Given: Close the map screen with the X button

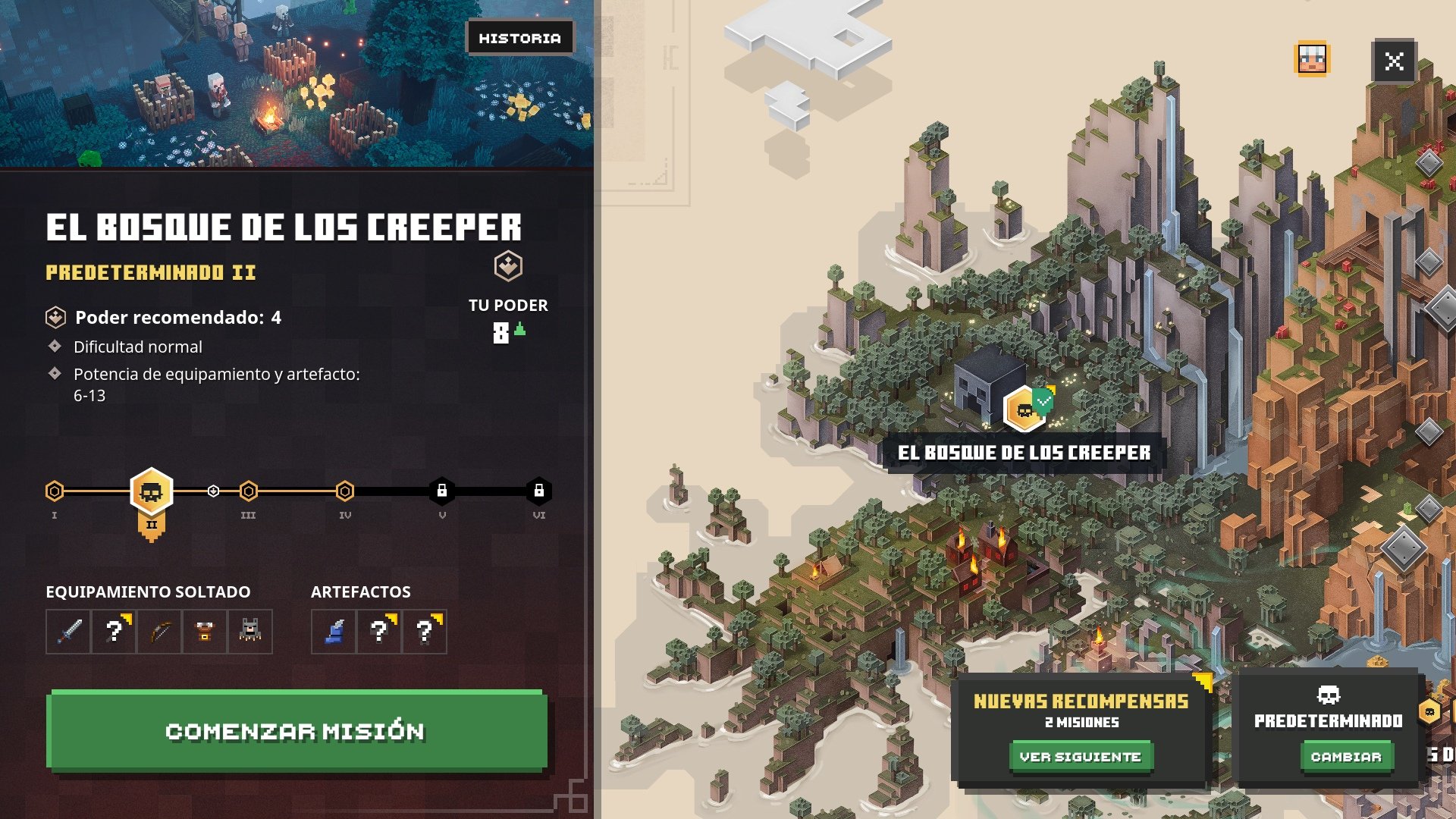Looking at the screenshot, I should click(x=1395, y=61).
